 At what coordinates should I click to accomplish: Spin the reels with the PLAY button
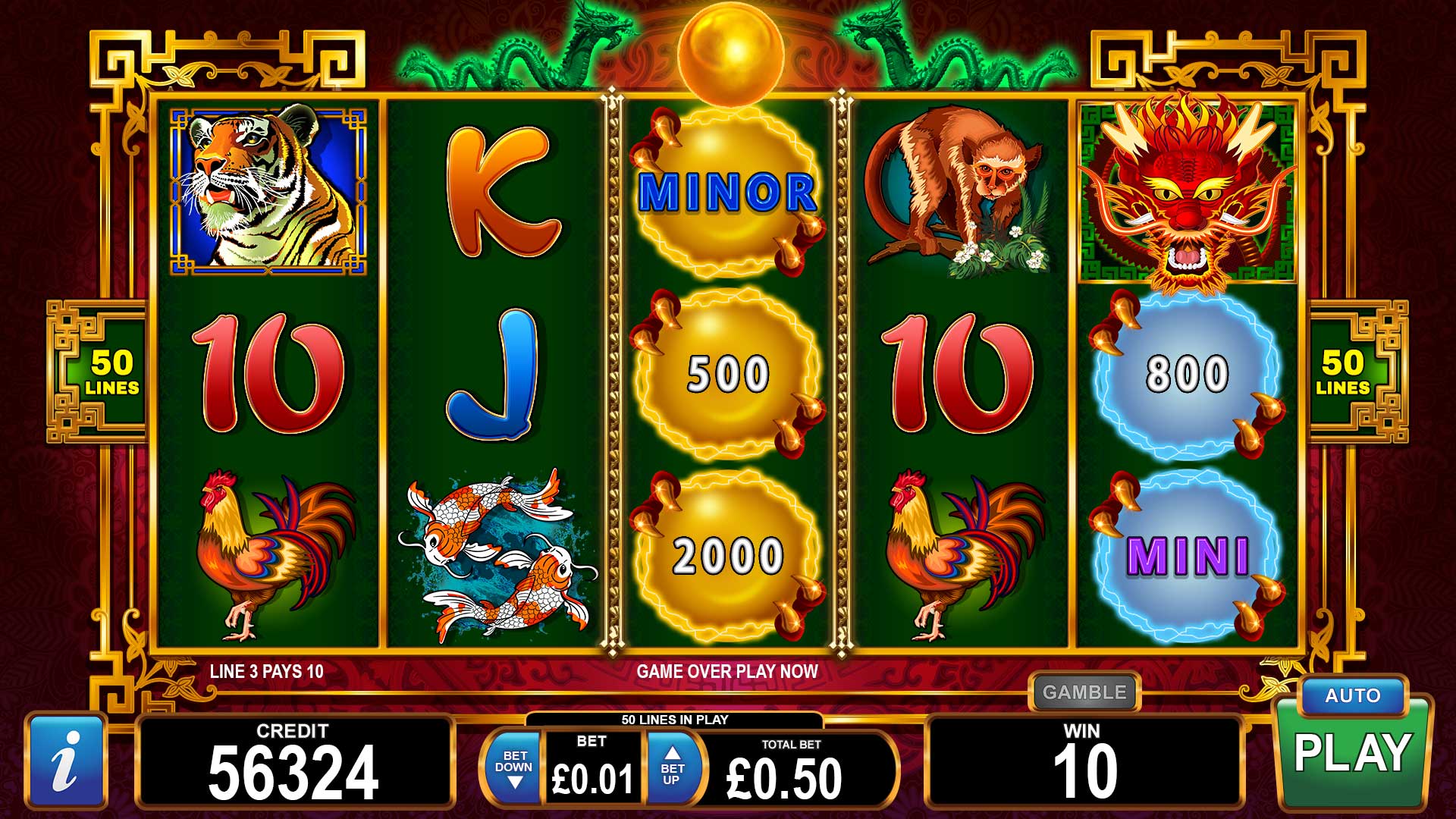tap(1352, 753)
